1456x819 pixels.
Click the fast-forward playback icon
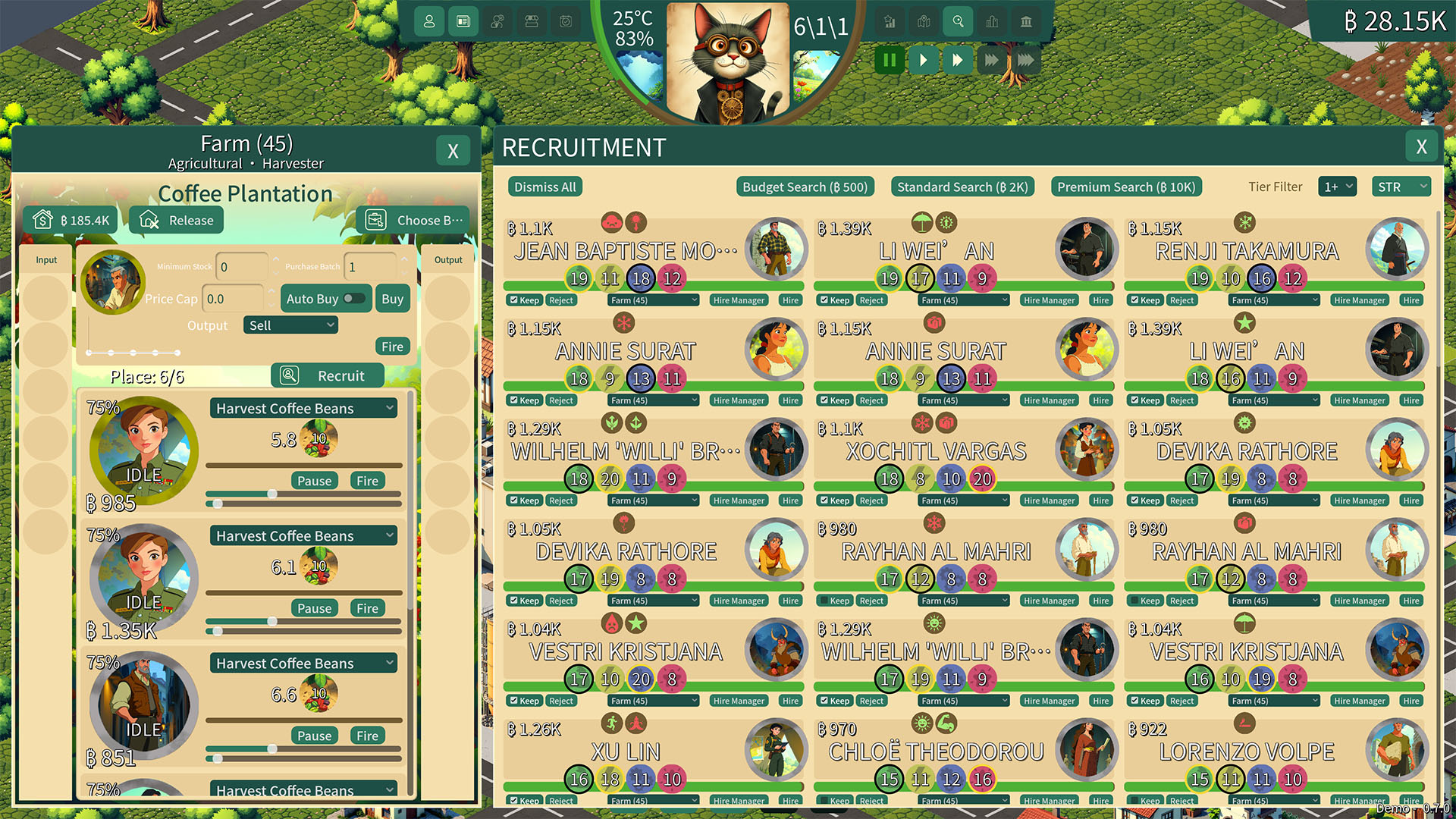(958, 60)
